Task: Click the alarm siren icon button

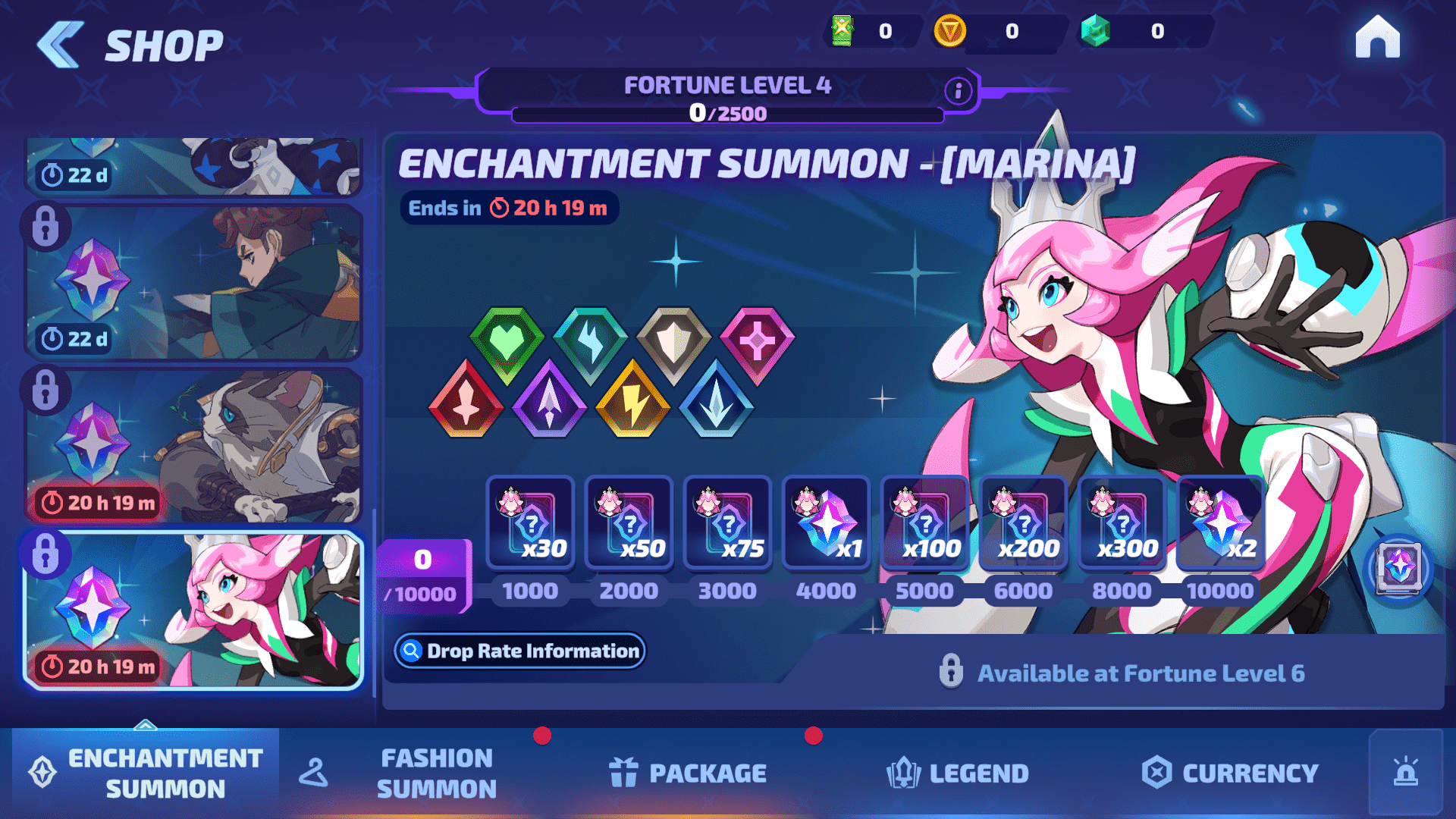Action: (1405, 773)
